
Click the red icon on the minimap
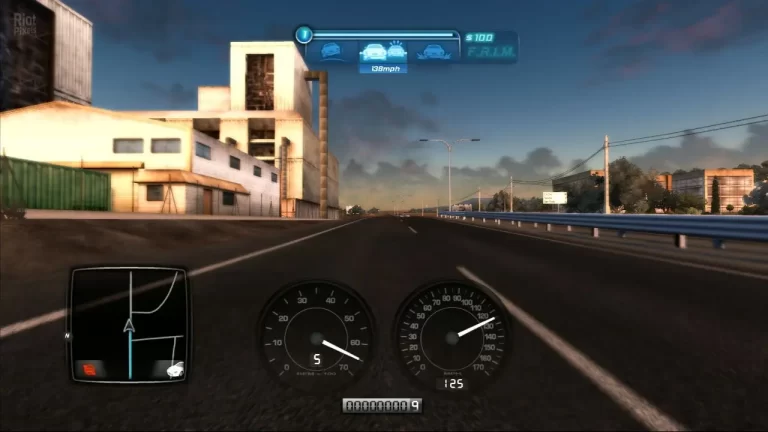pos(88,369)
